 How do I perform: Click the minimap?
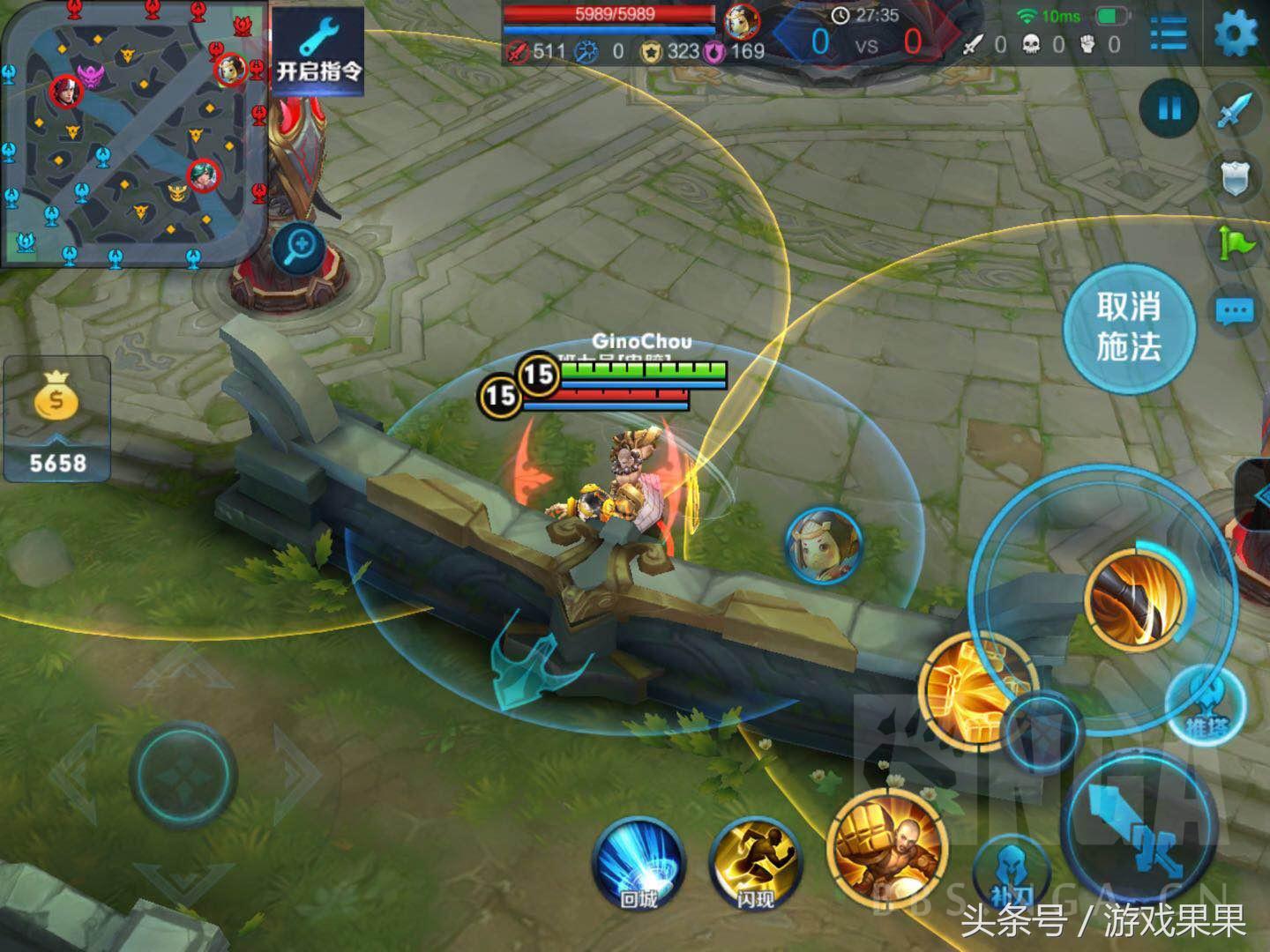134,132
